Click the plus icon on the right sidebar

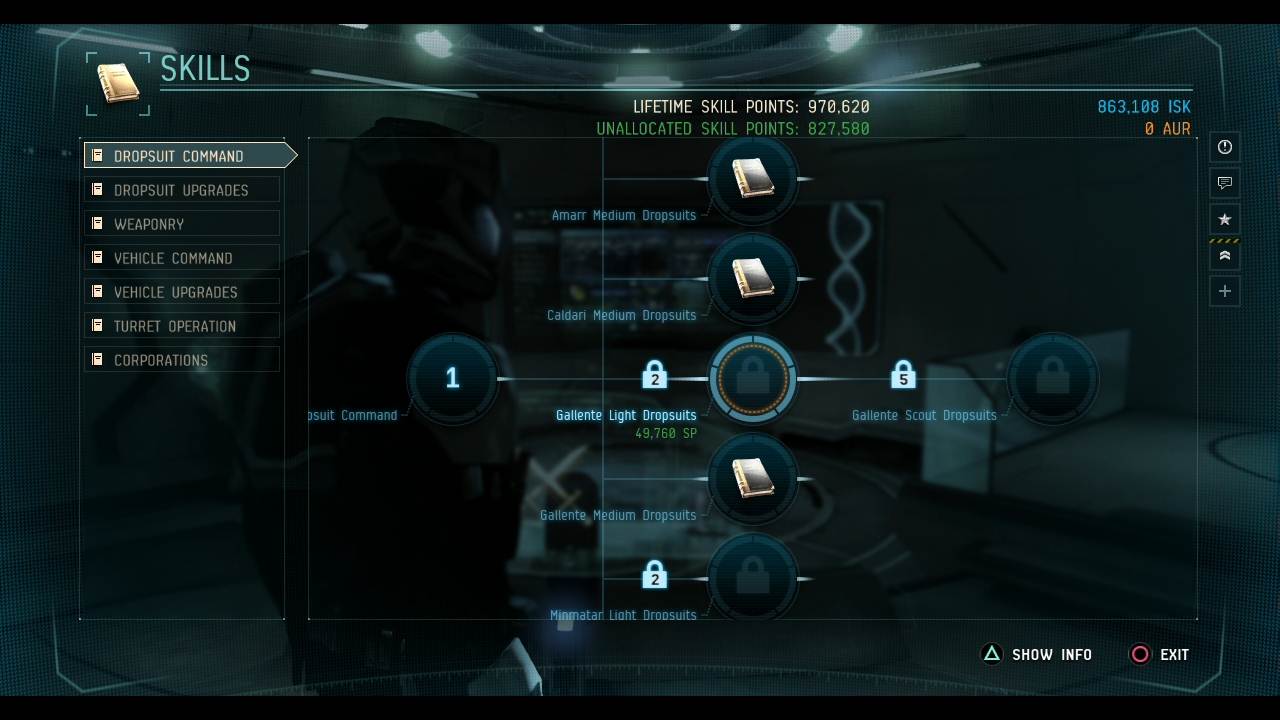tap(1224, 291)
